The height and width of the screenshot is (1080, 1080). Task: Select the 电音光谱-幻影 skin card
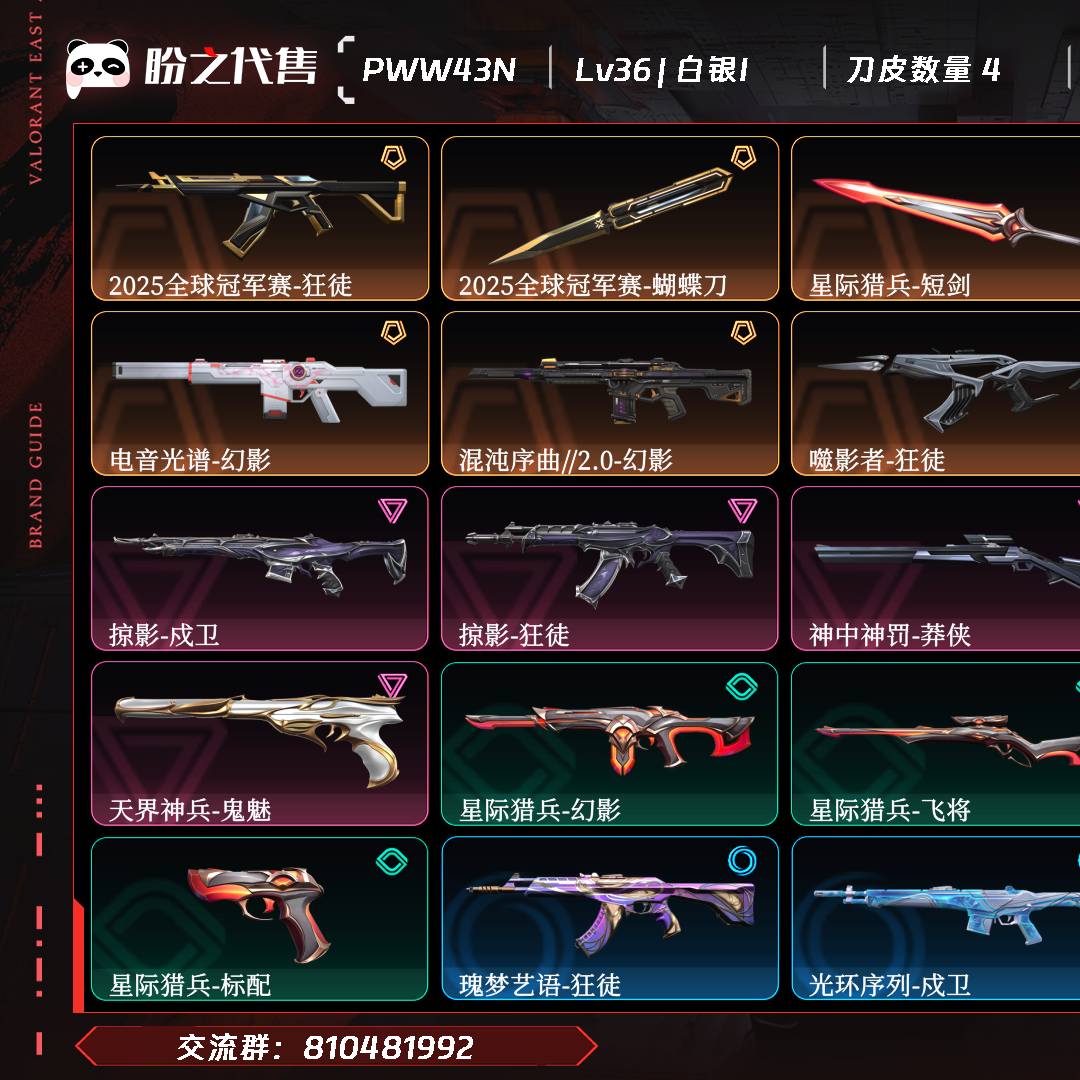coord(260,393)
